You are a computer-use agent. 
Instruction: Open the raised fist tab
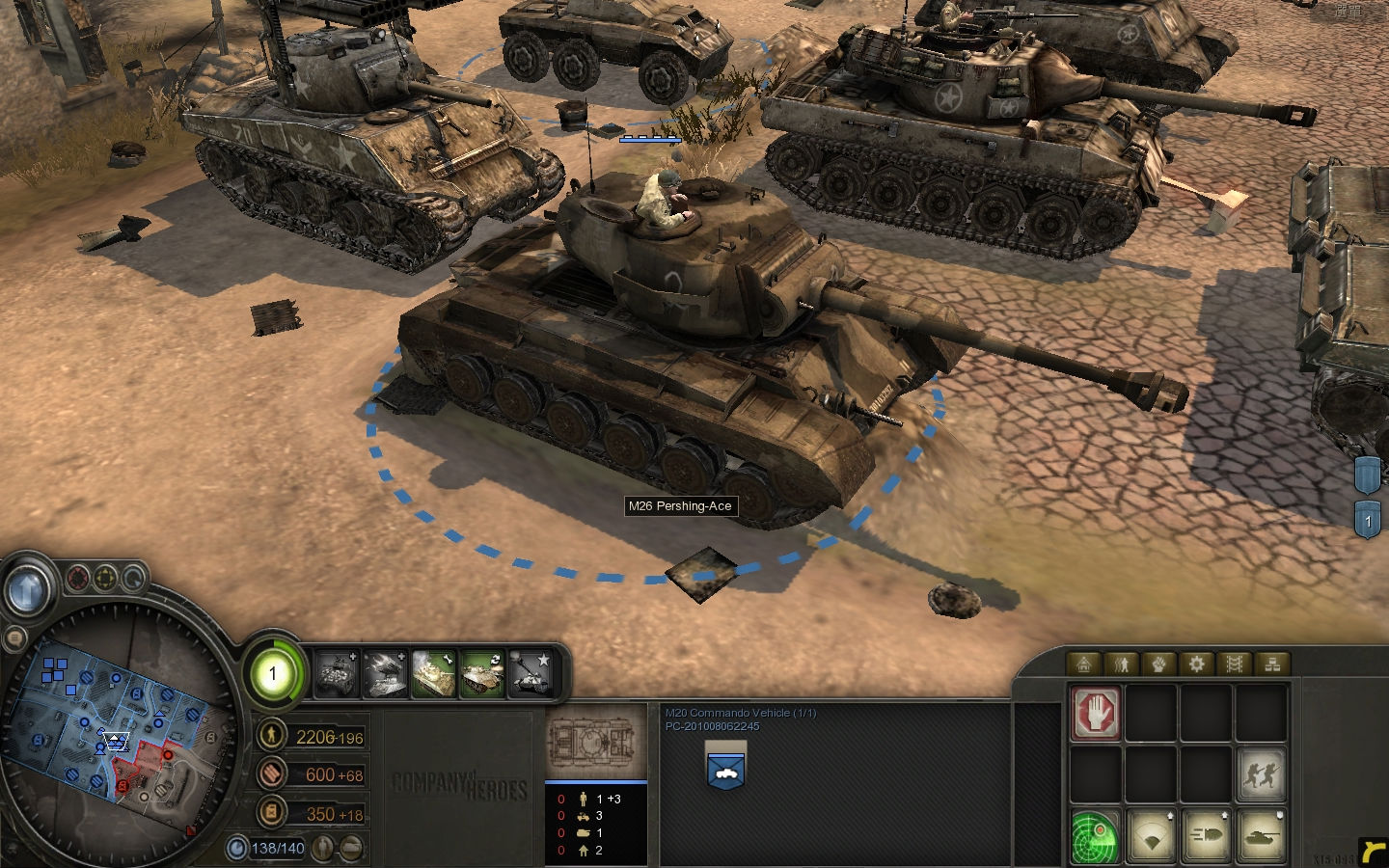tap(1159, 664)
